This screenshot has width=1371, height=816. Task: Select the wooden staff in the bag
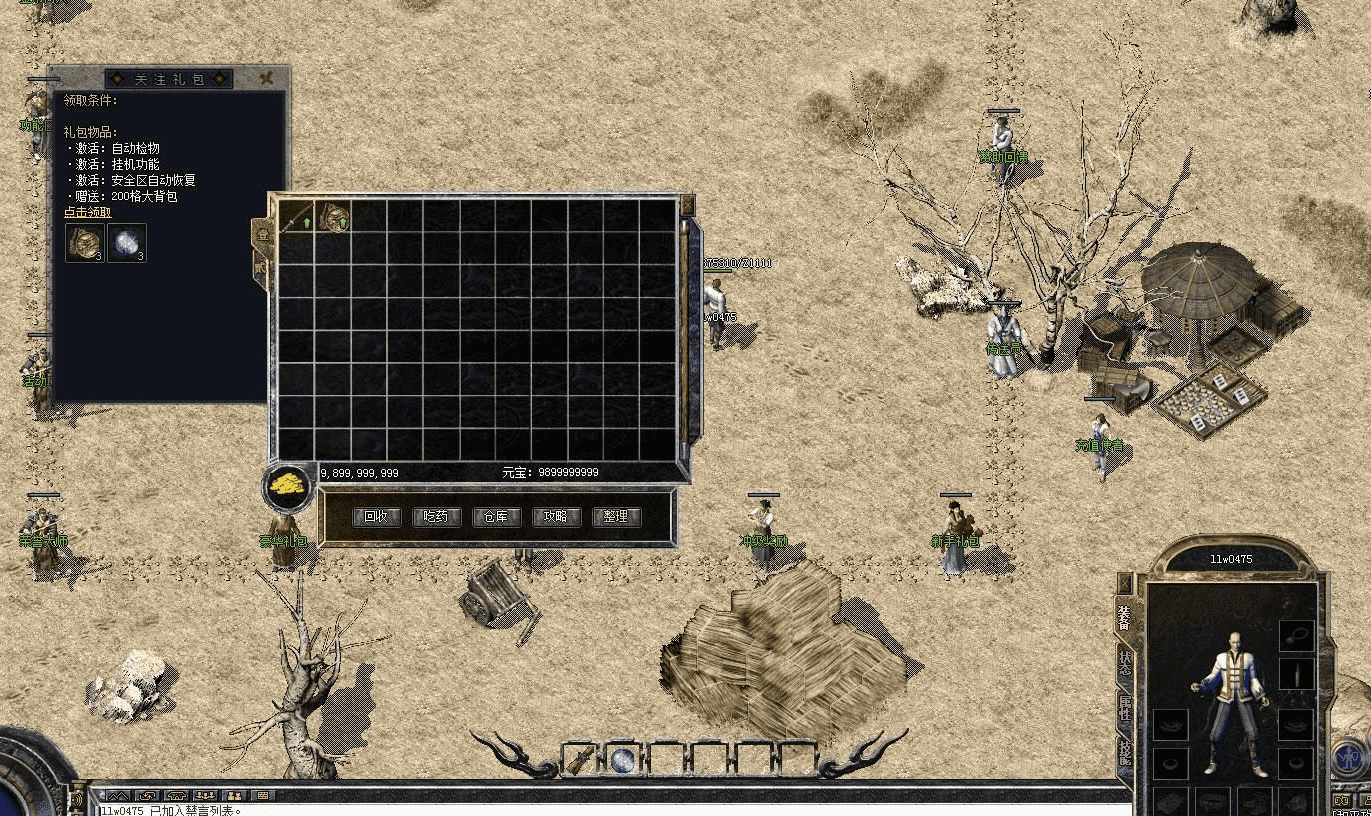click(x=296, y=216)
